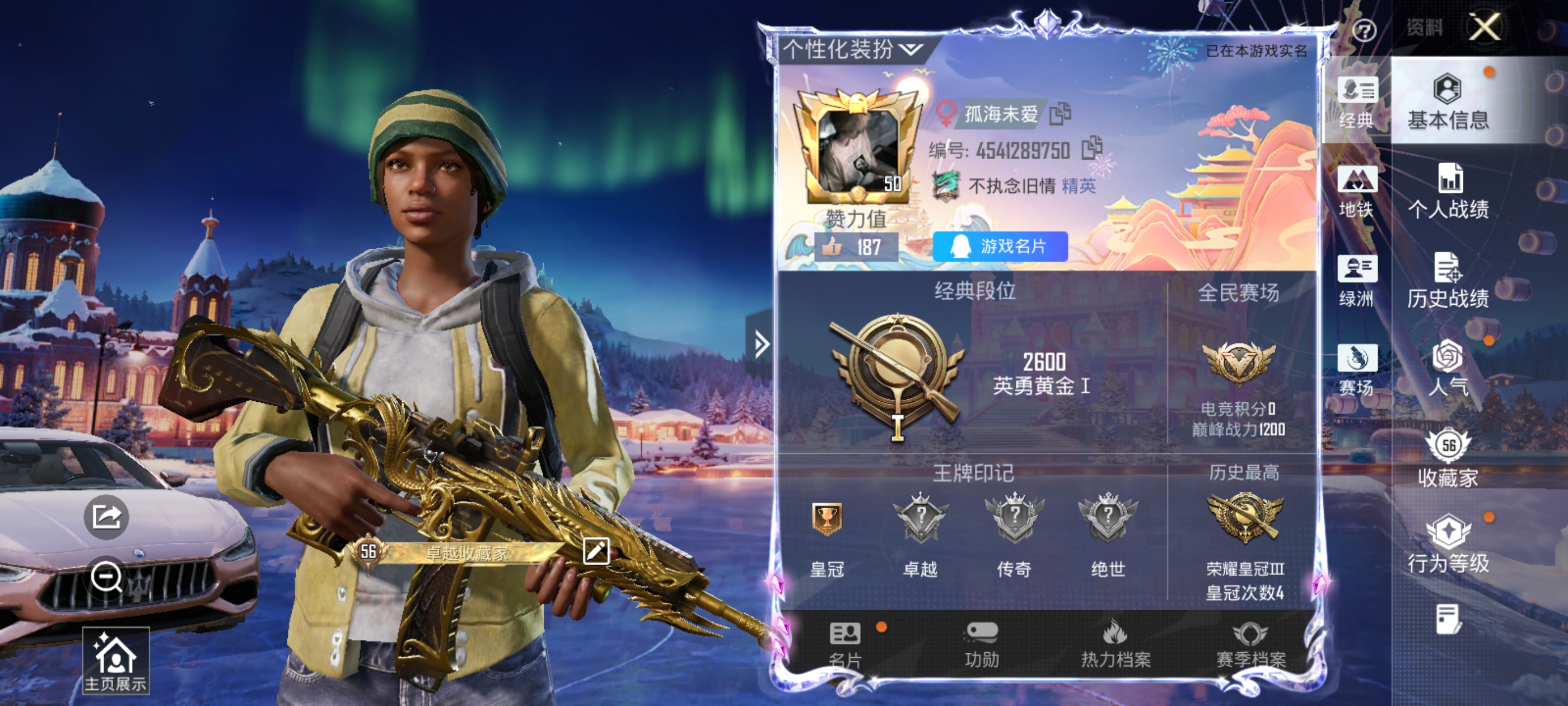Open the question mark help icon
This screenshot has width=1568, height=706.
[1364, 30]
